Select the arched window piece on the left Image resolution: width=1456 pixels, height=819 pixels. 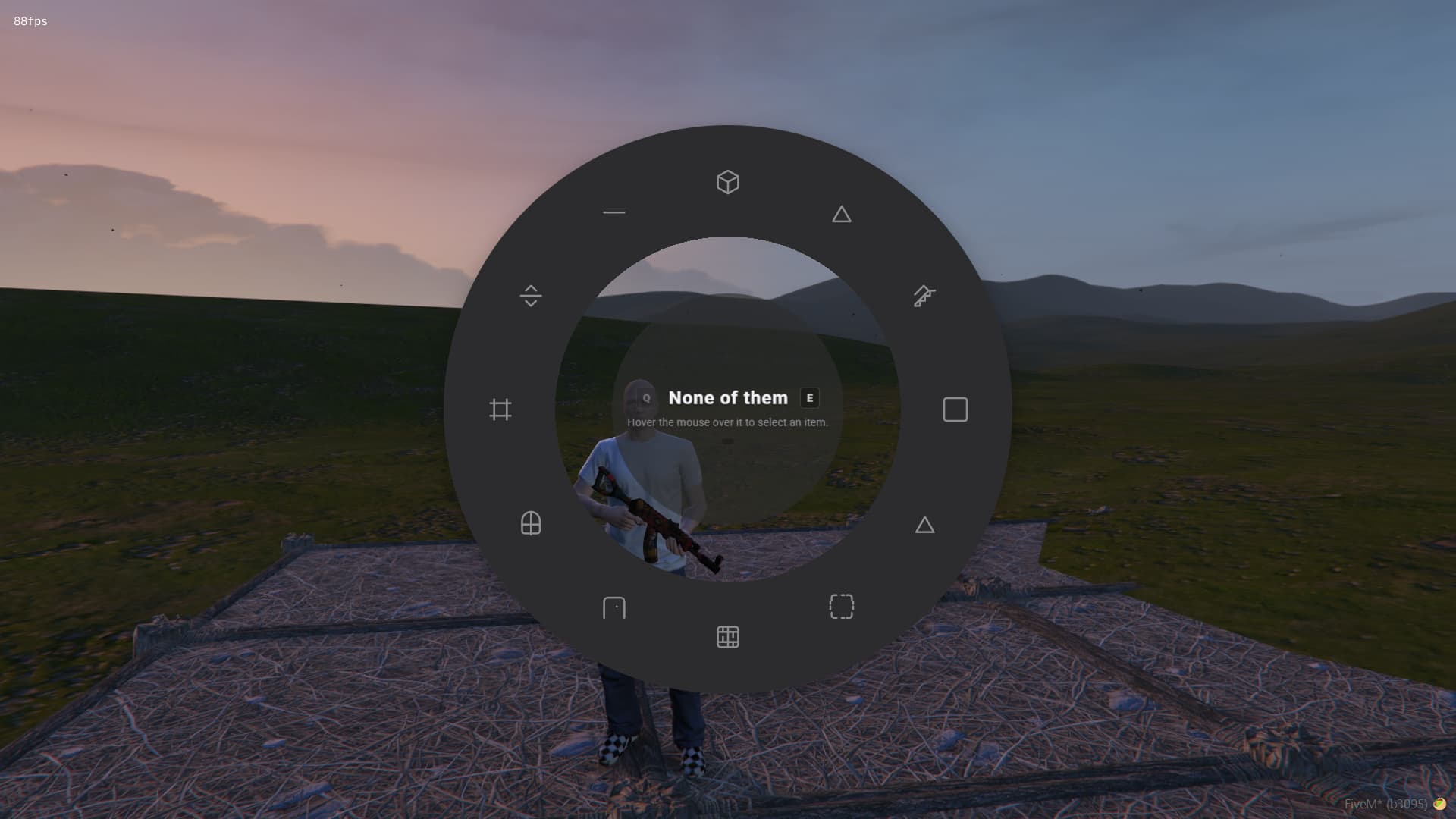point(530,523)
